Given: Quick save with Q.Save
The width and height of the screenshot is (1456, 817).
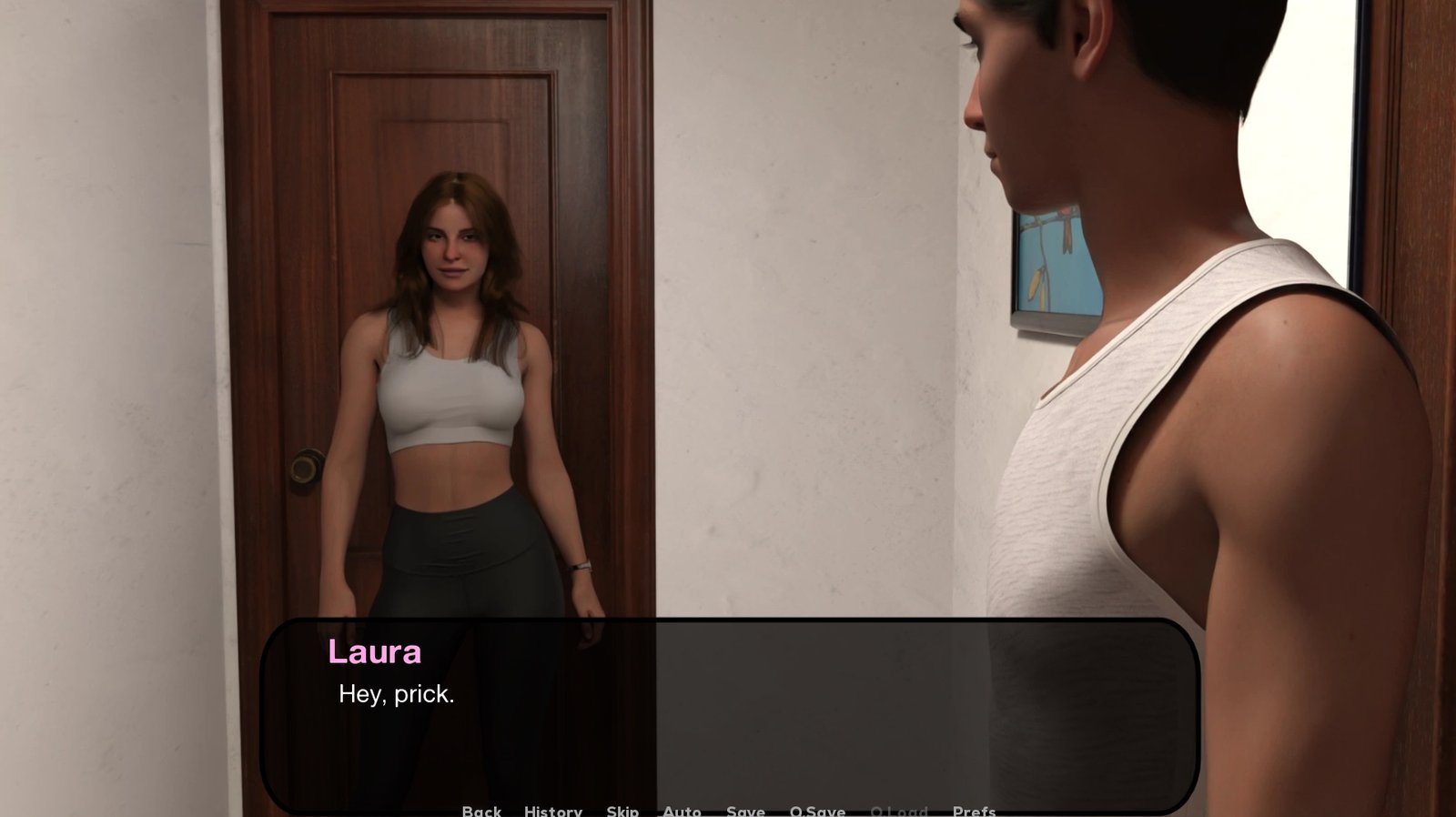Looking at the screenshot, I should (x=817, y=811).
